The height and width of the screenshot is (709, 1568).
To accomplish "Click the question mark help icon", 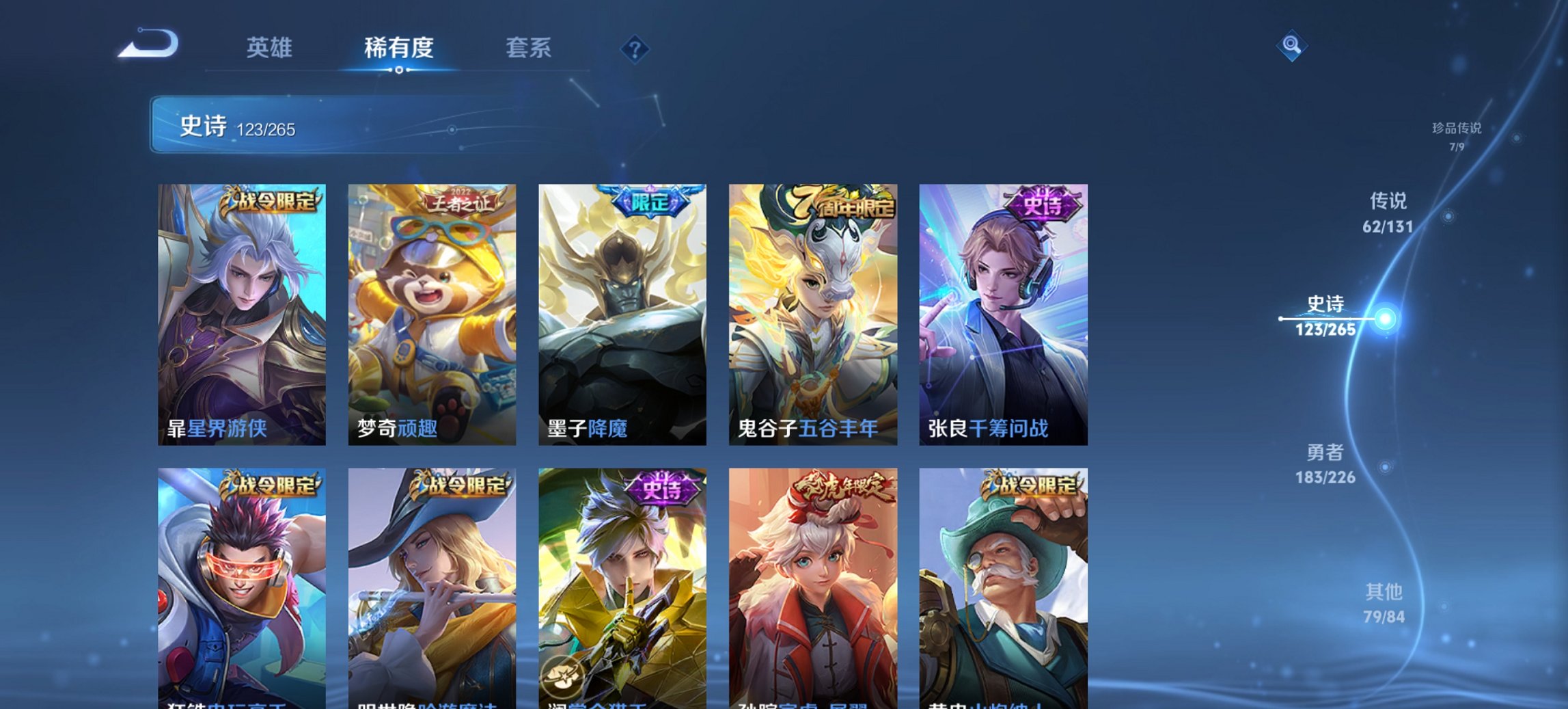I will 634,48.
